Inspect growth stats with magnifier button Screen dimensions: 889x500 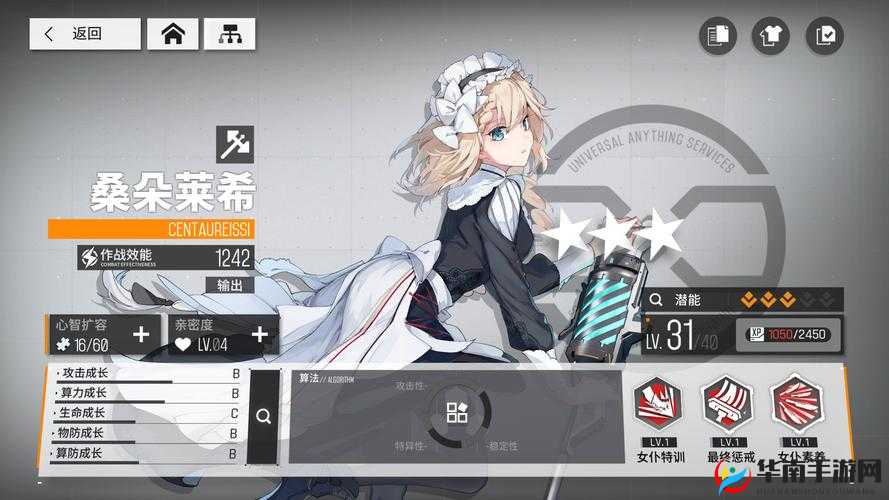click(263, 416)
